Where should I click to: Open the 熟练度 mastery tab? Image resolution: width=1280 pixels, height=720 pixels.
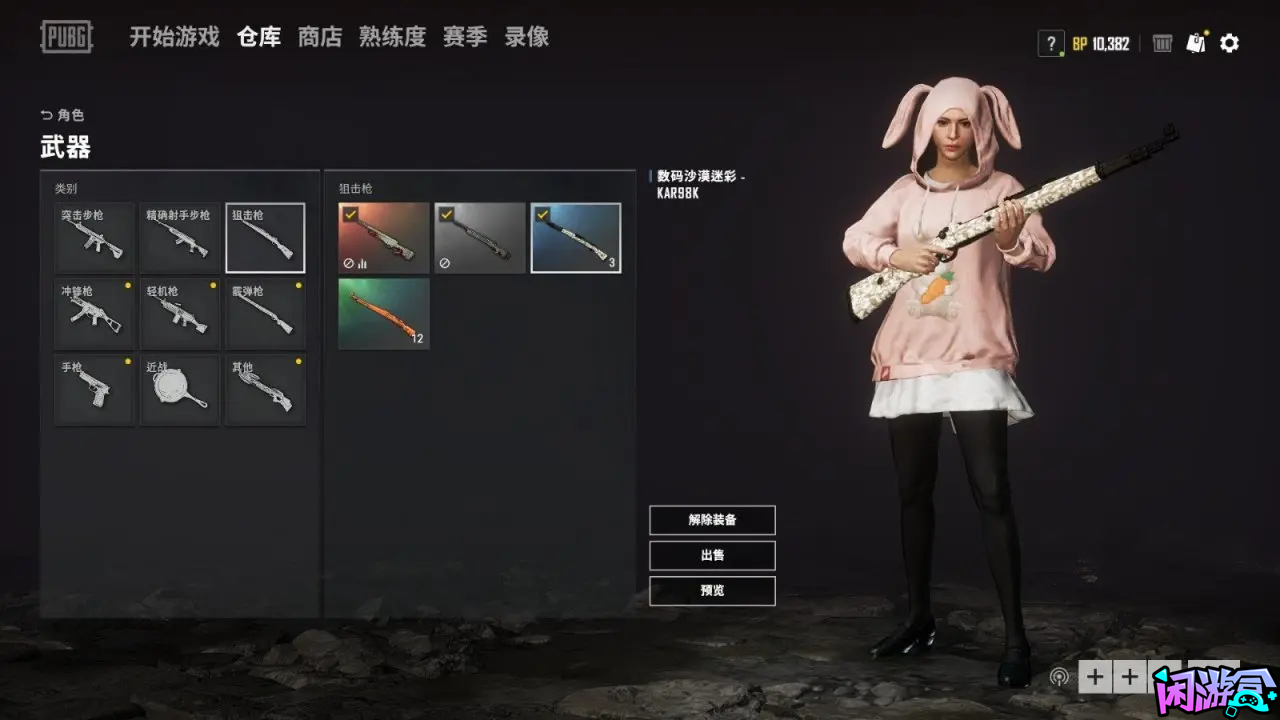click(392, 38)
